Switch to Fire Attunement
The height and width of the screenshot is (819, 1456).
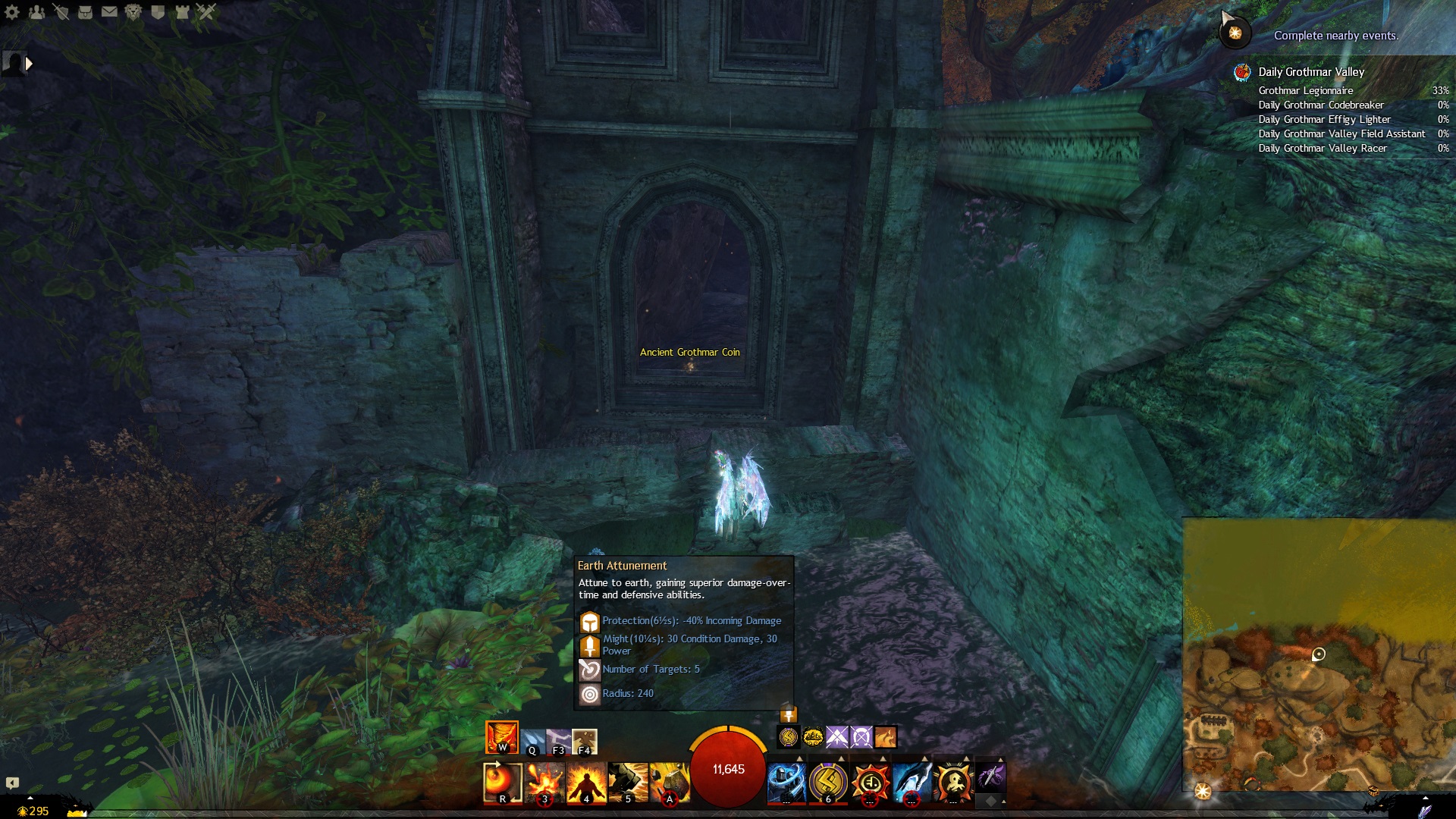[x=501, y=737]
